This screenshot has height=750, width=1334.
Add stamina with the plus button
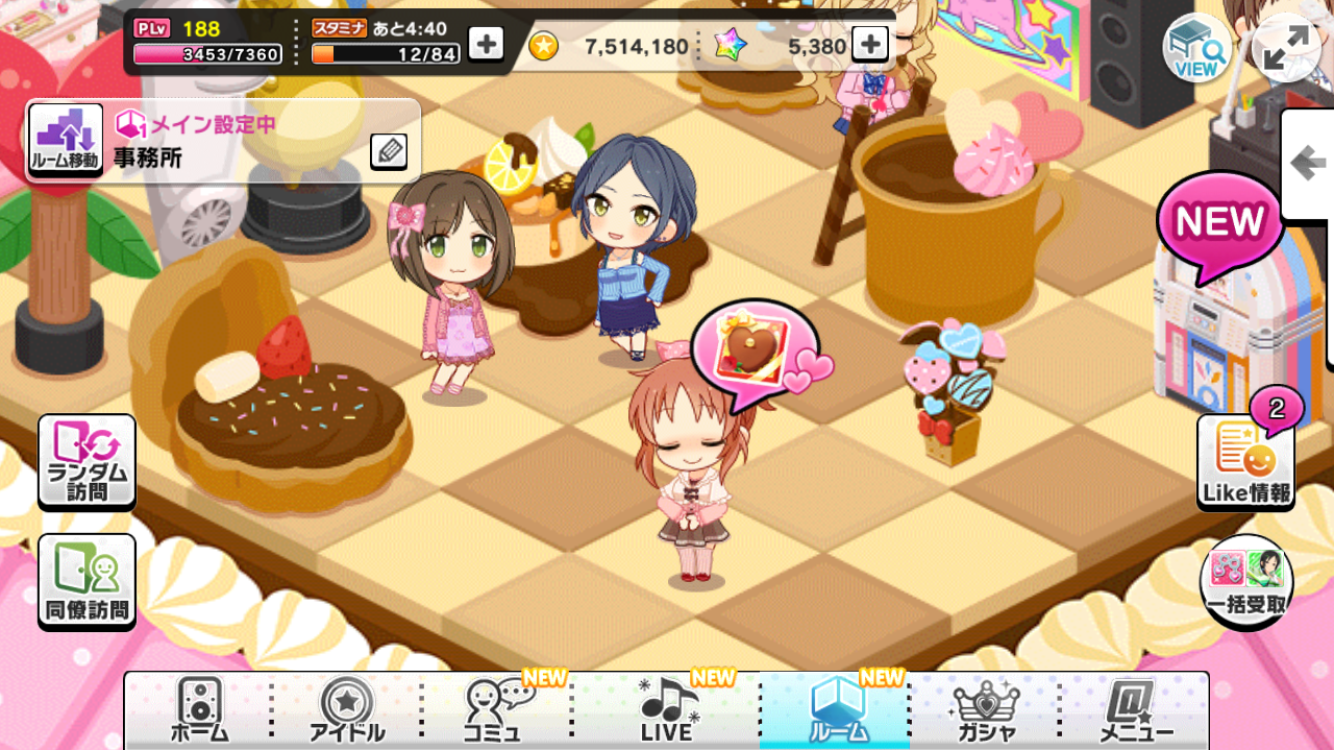point(486,44)
